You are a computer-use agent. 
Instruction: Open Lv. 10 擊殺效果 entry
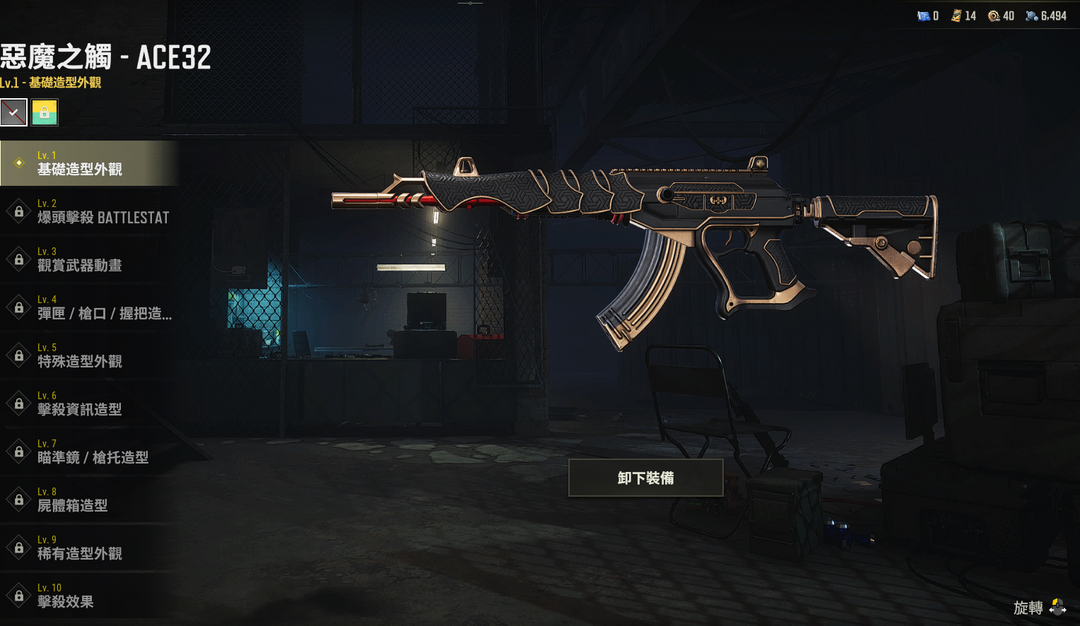(88, 596)
